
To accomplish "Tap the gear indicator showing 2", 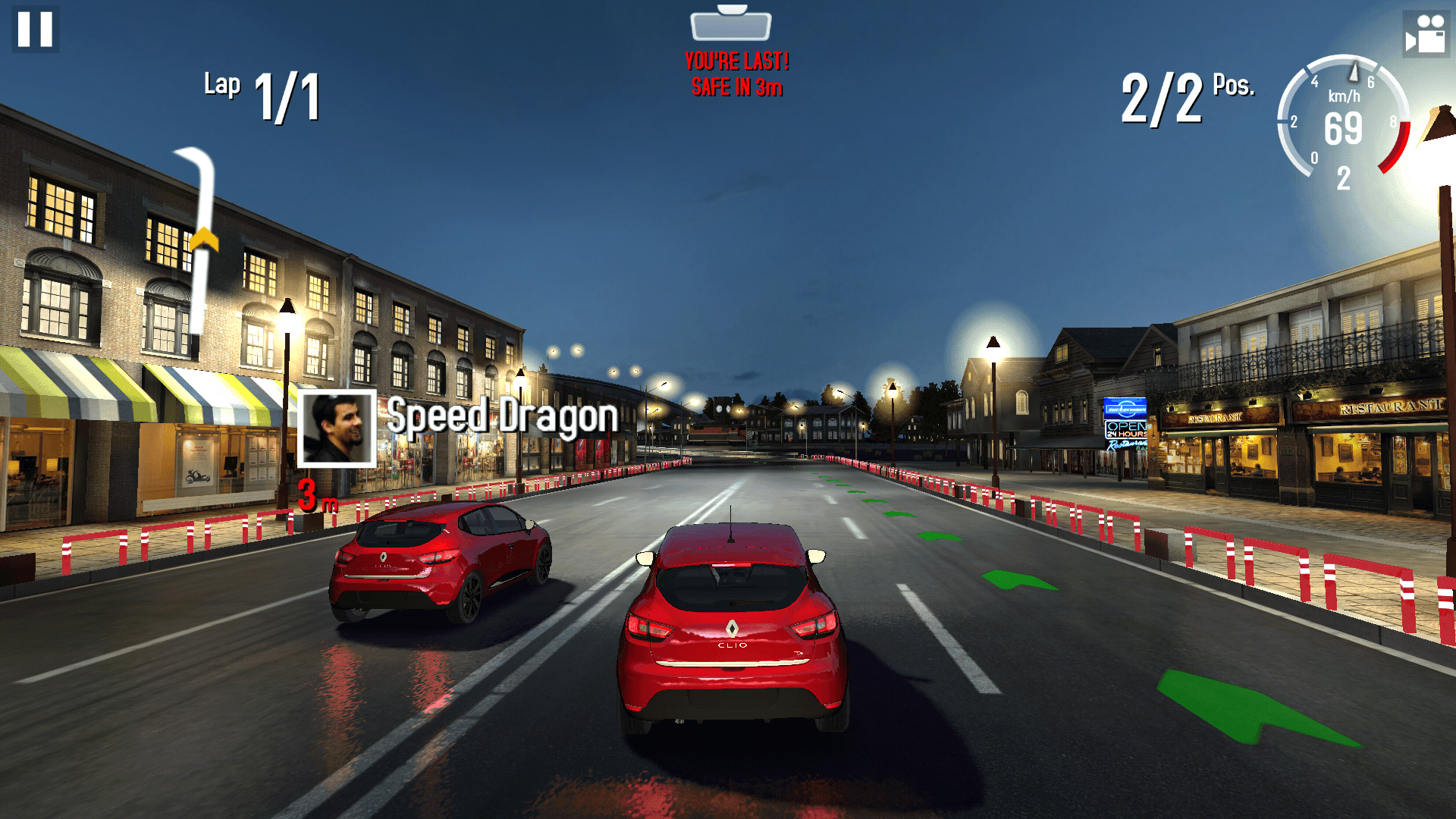I will [1344, 176].
